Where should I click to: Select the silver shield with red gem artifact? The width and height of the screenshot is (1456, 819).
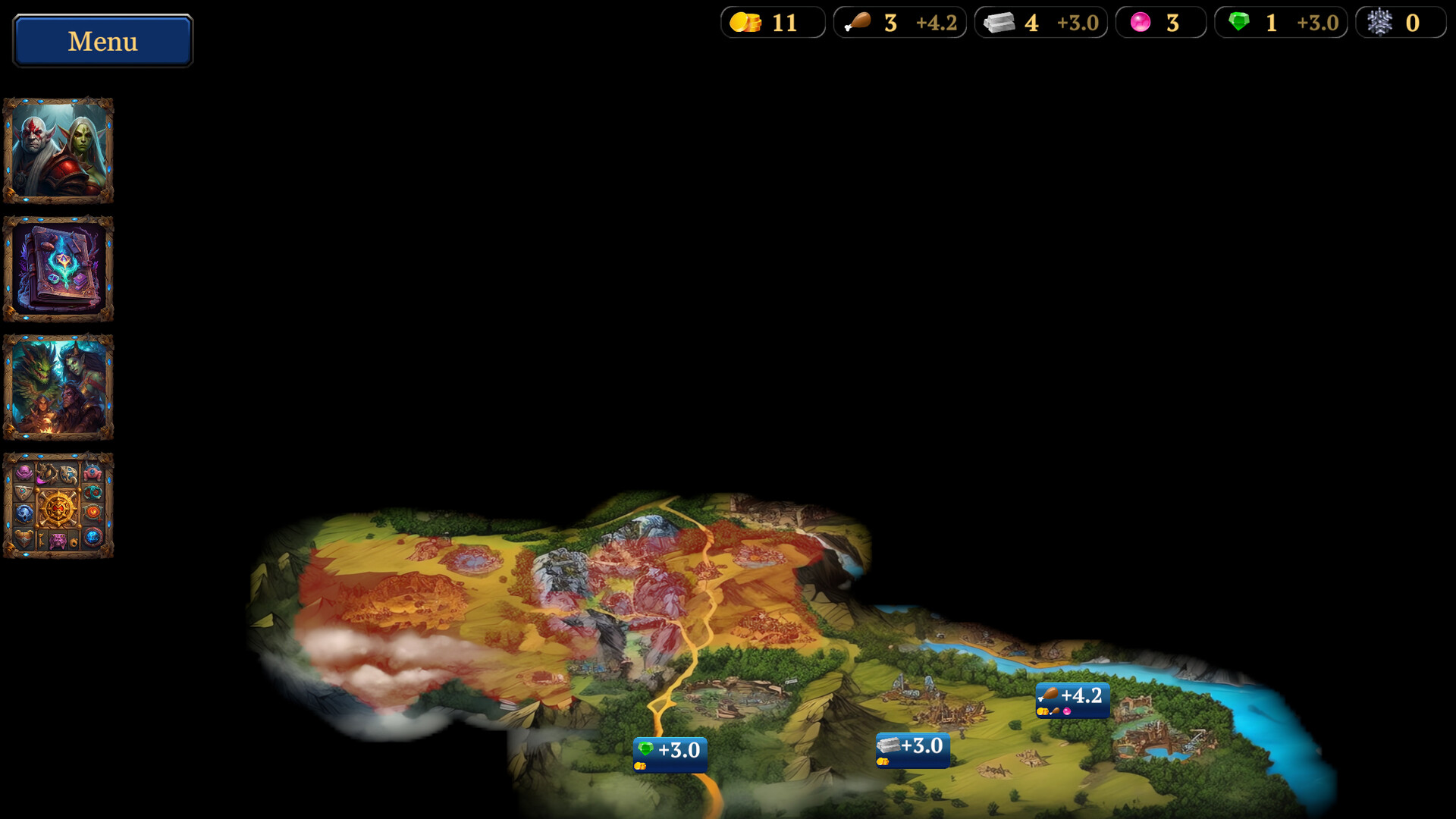click(x=23, y=491)
